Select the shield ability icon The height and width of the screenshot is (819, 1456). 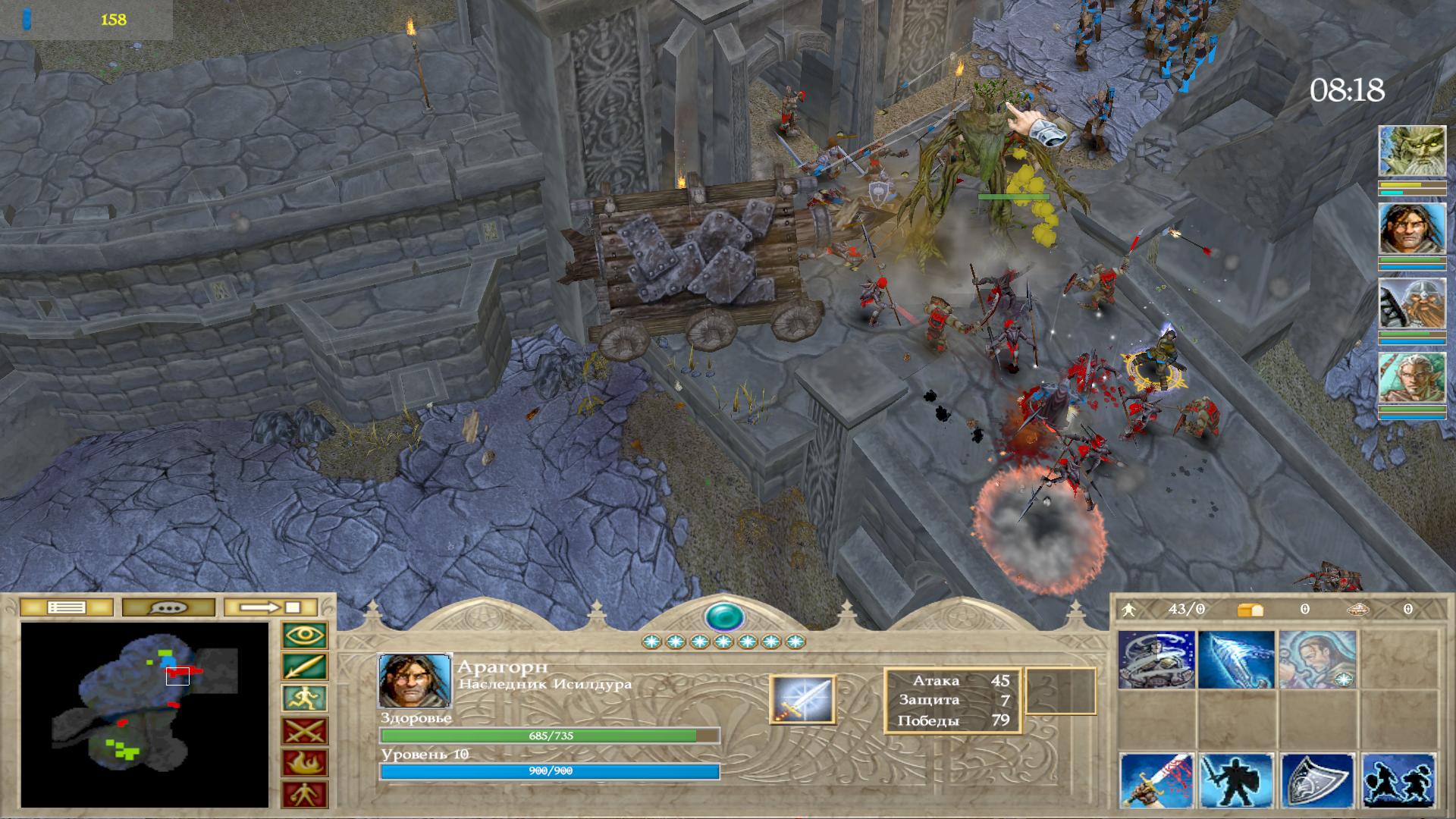coord(1317,780)
